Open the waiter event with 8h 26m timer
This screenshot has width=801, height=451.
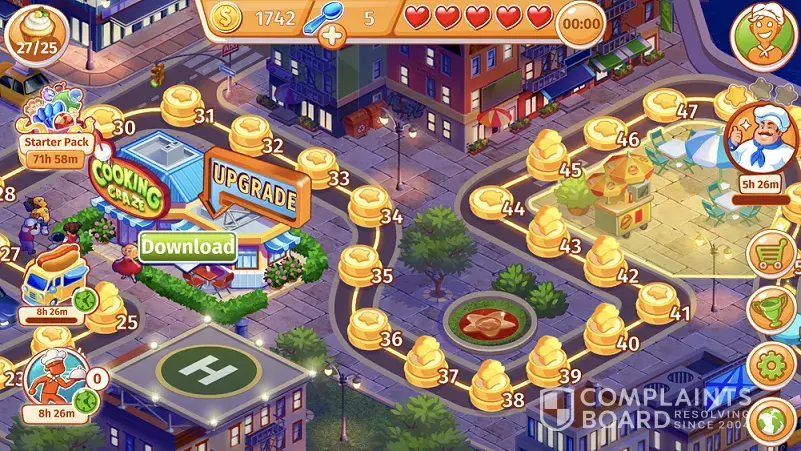(52, 380)
